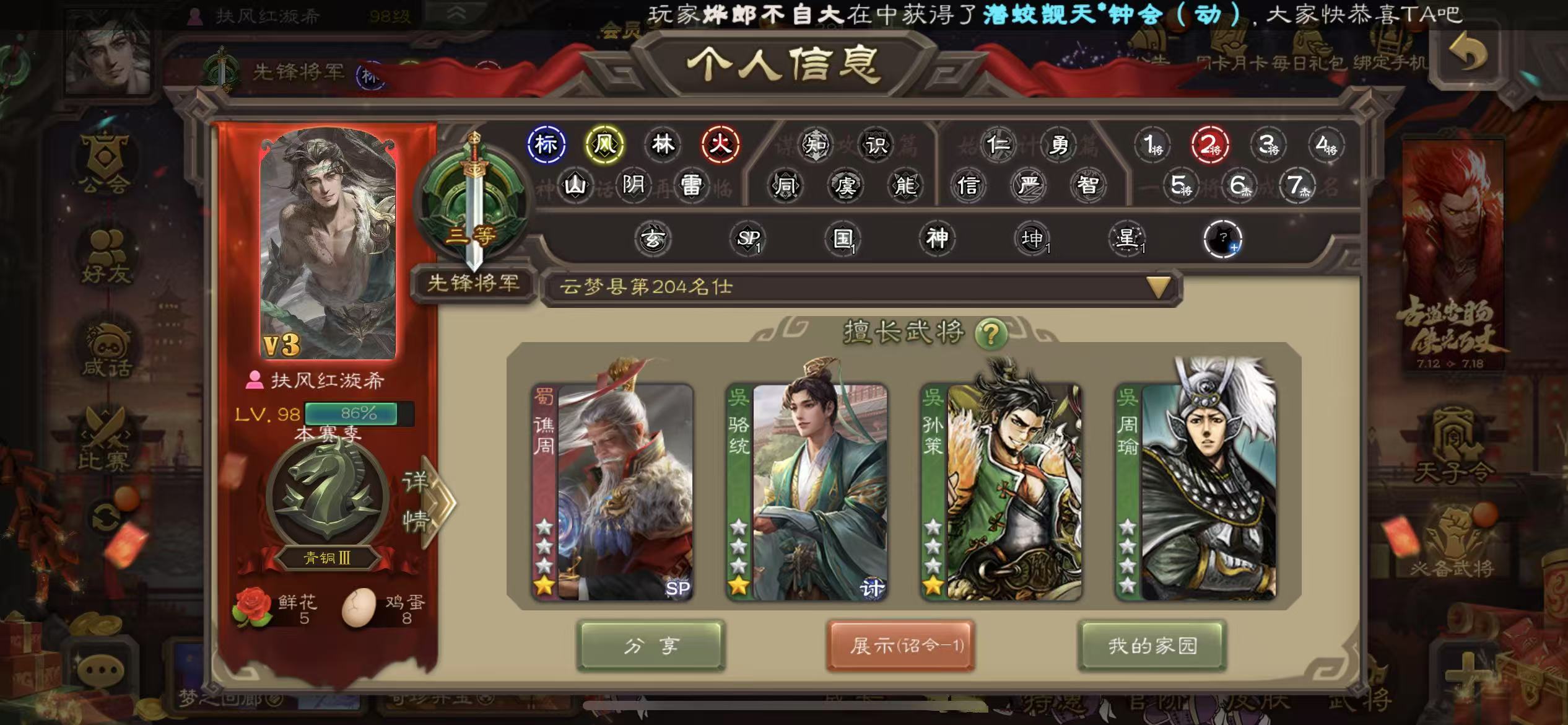Choose the 骆统 general card
Screen dimensions: 1568x725
(807, 491)
